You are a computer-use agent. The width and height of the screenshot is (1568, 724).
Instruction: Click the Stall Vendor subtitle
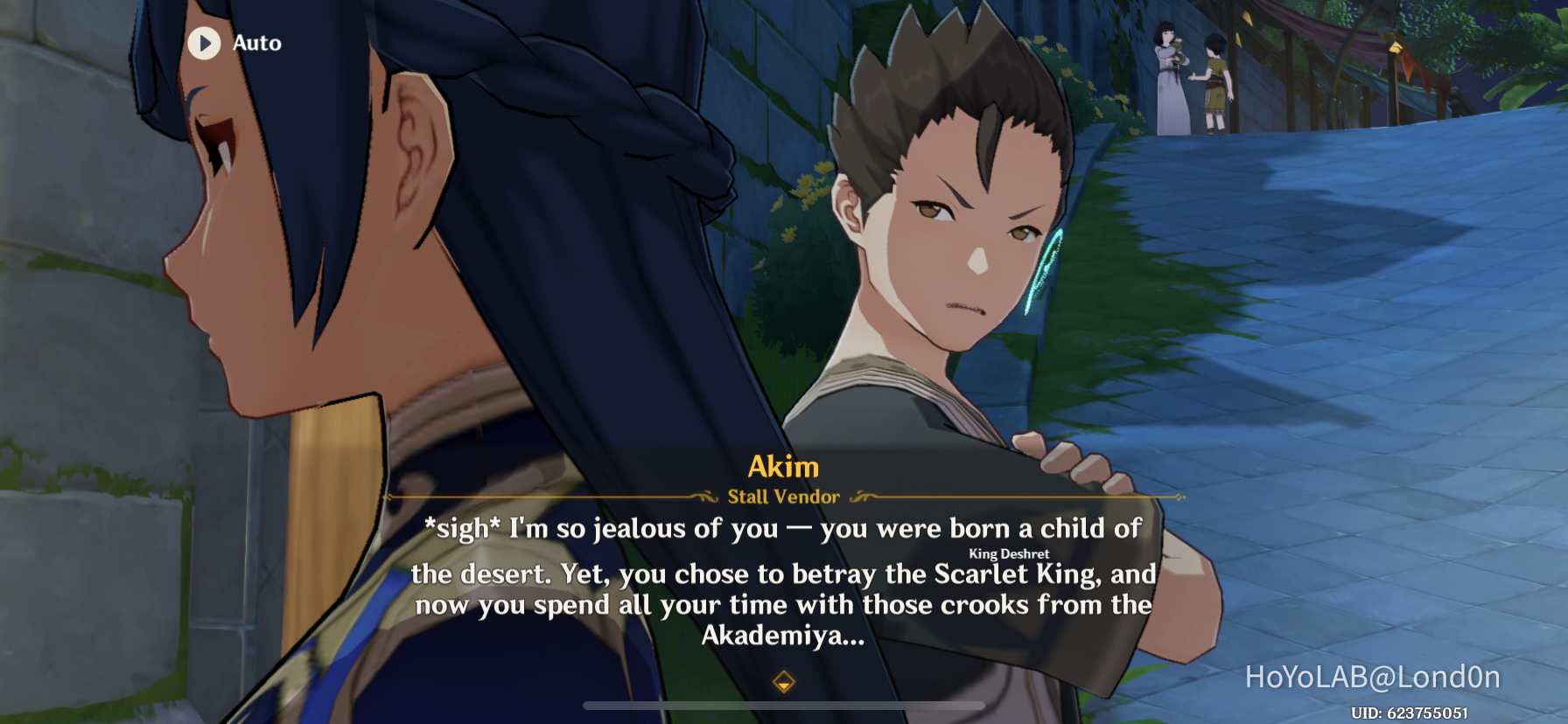pyautogui.click(x=784, y=497)
